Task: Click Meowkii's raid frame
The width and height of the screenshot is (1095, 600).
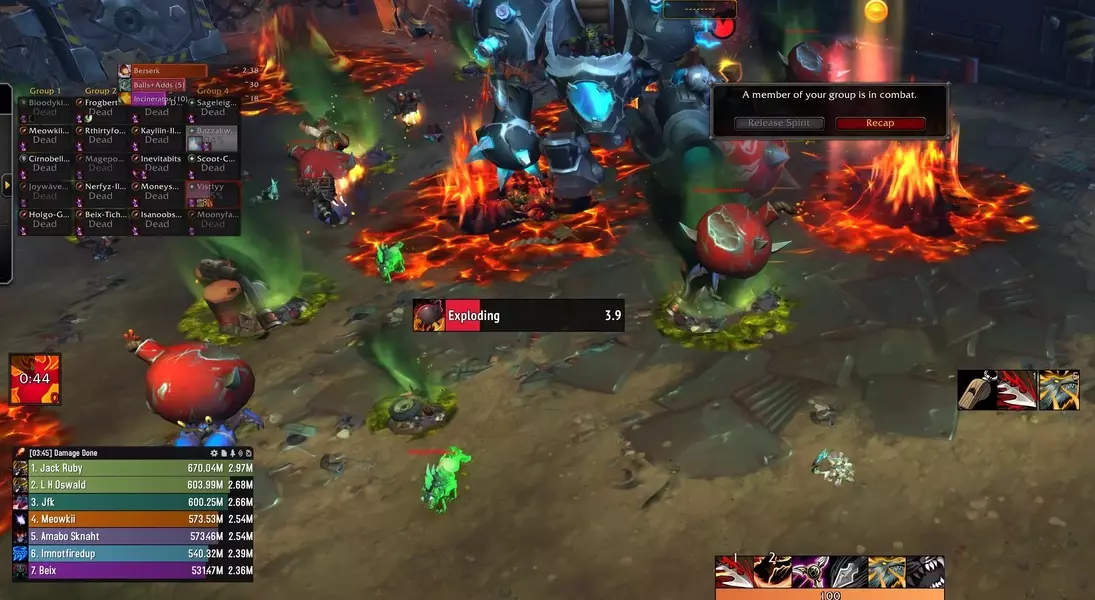Action: click(45, 135)
